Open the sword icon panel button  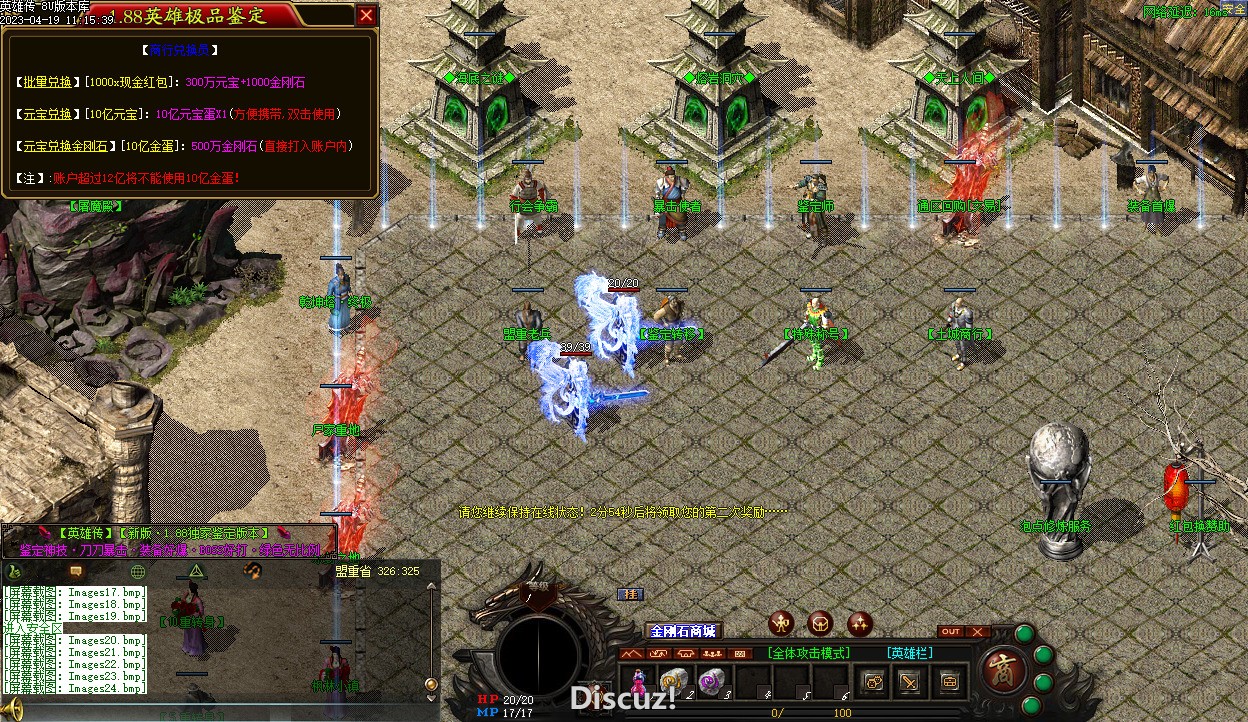[910, 682]
